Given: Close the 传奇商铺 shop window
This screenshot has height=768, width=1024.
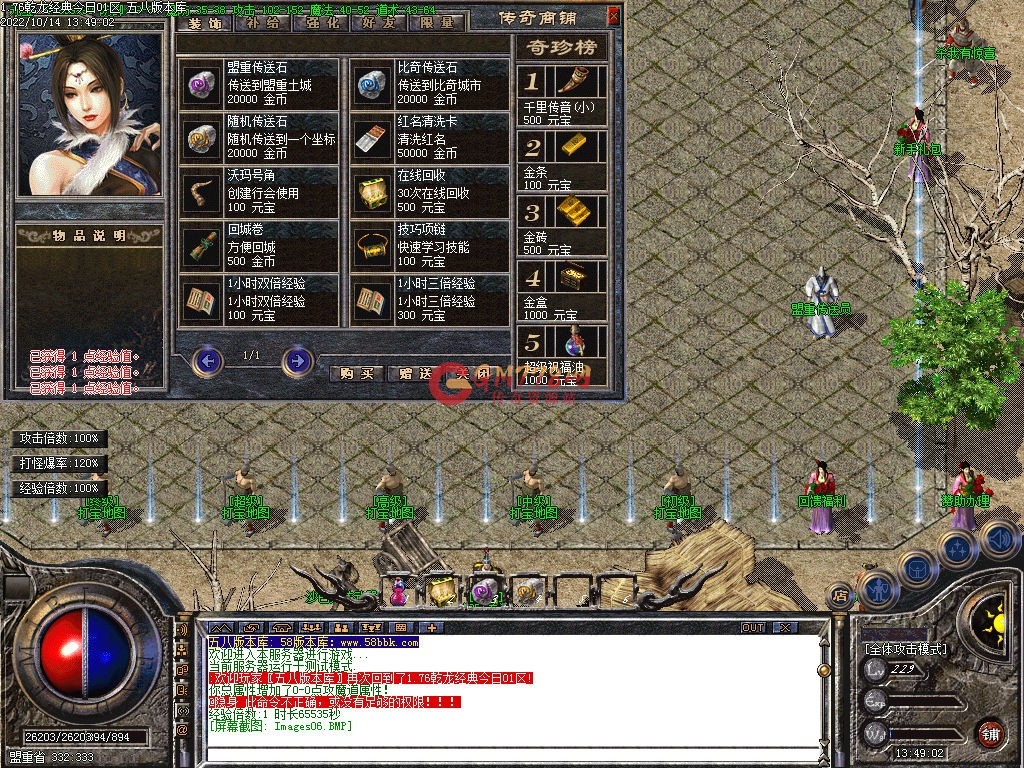Looking at the screenshot, I should tap(613, 16).
